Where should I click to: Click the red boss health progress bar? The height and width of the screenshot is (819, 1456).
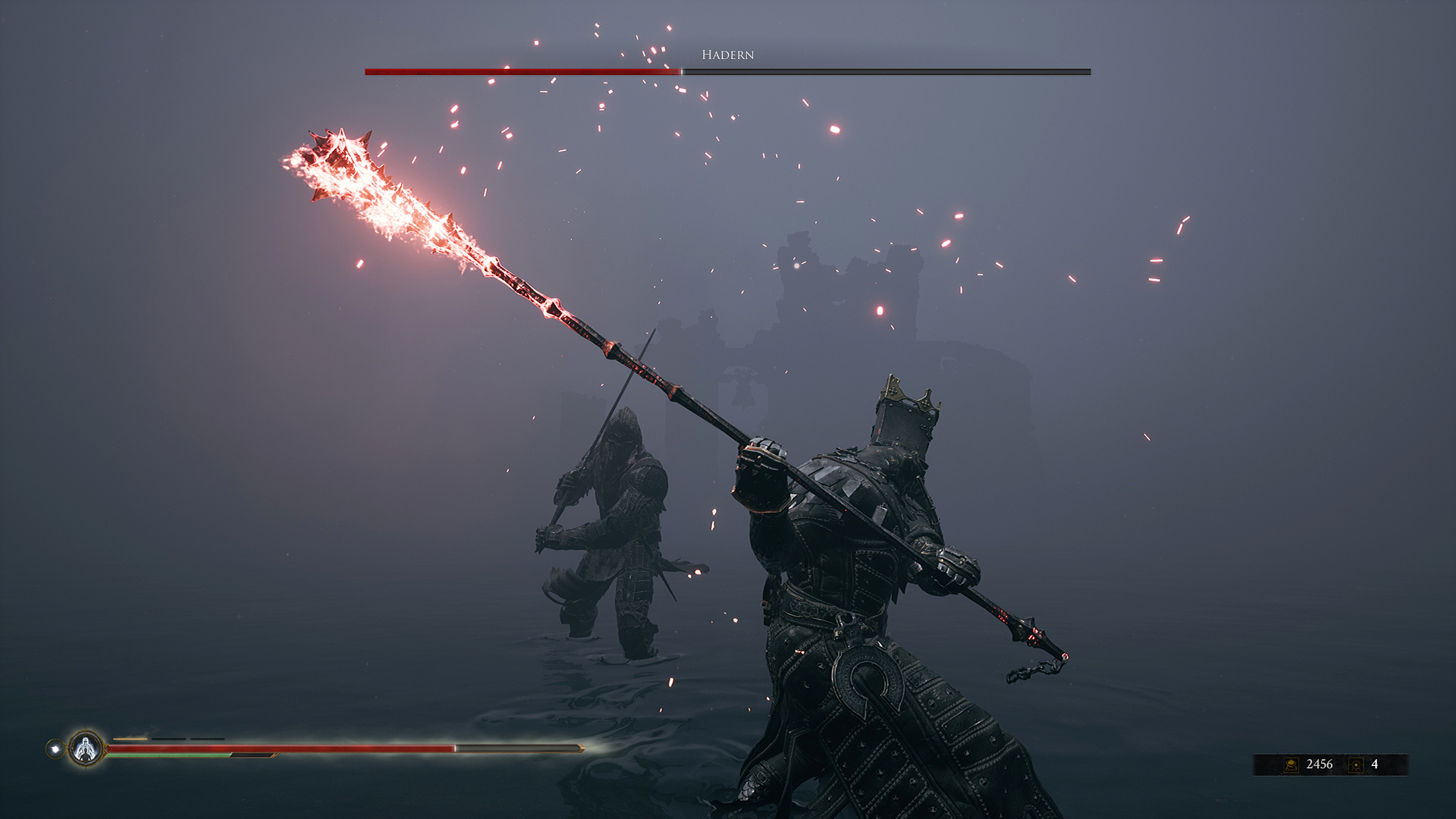coord(523,71)
